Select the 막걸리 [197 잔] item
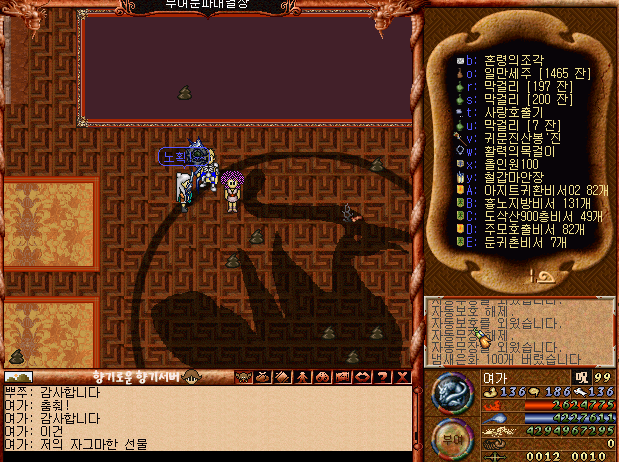Viewport: 619px width, 462px height. click(x=518, y=86)
